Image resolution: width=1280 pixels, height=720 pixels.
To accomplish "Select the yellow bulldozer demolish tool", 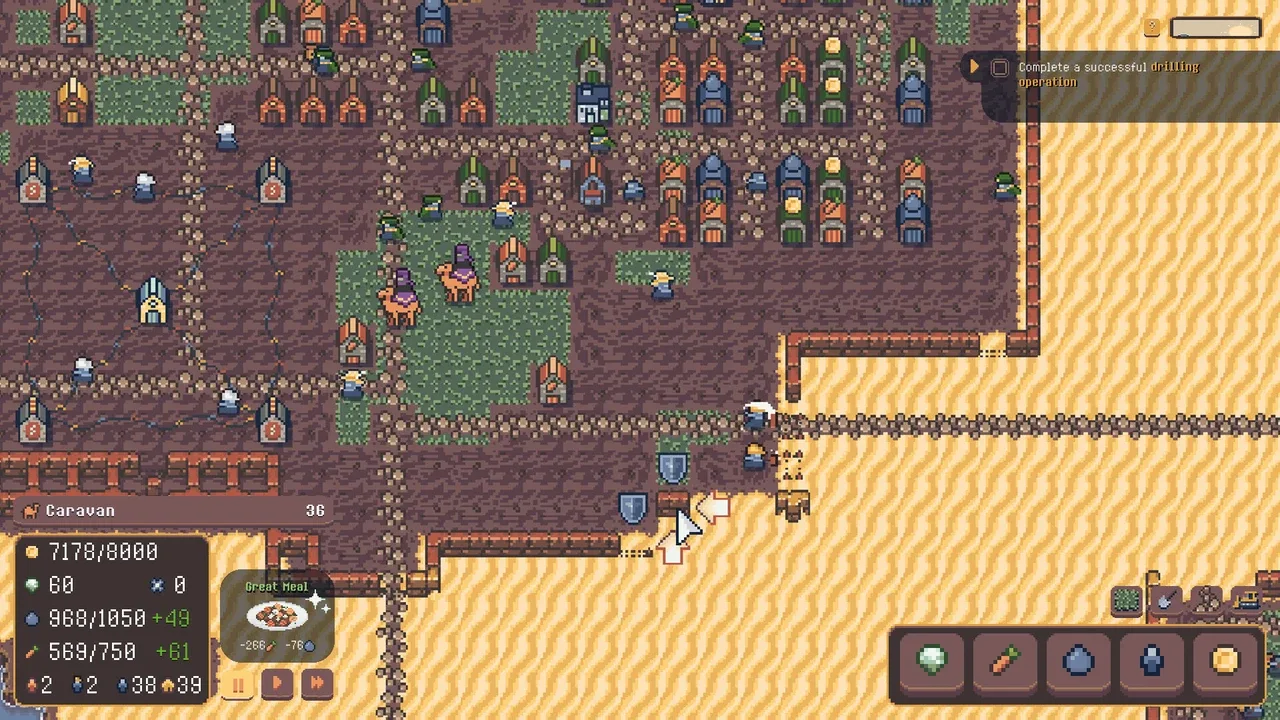I will pyautogui.click(x=1246, y=601).
